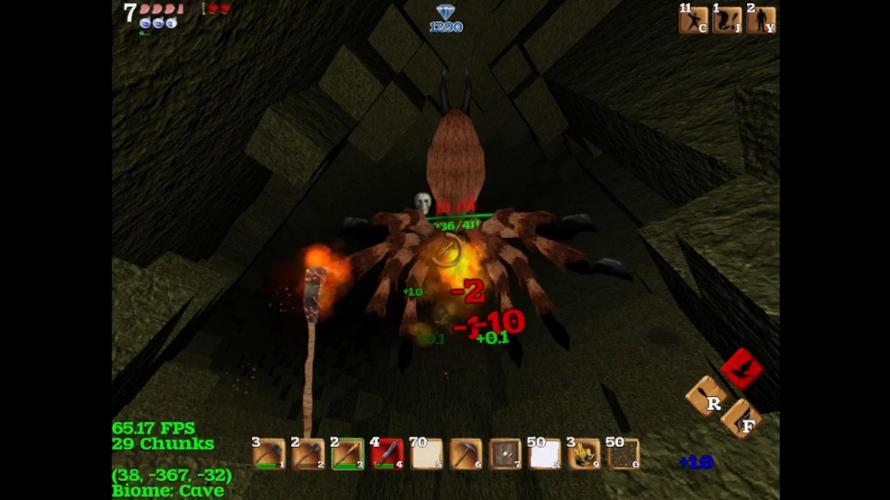
Task: Select the beige block stack of 70
Action: tap(427, 455)
